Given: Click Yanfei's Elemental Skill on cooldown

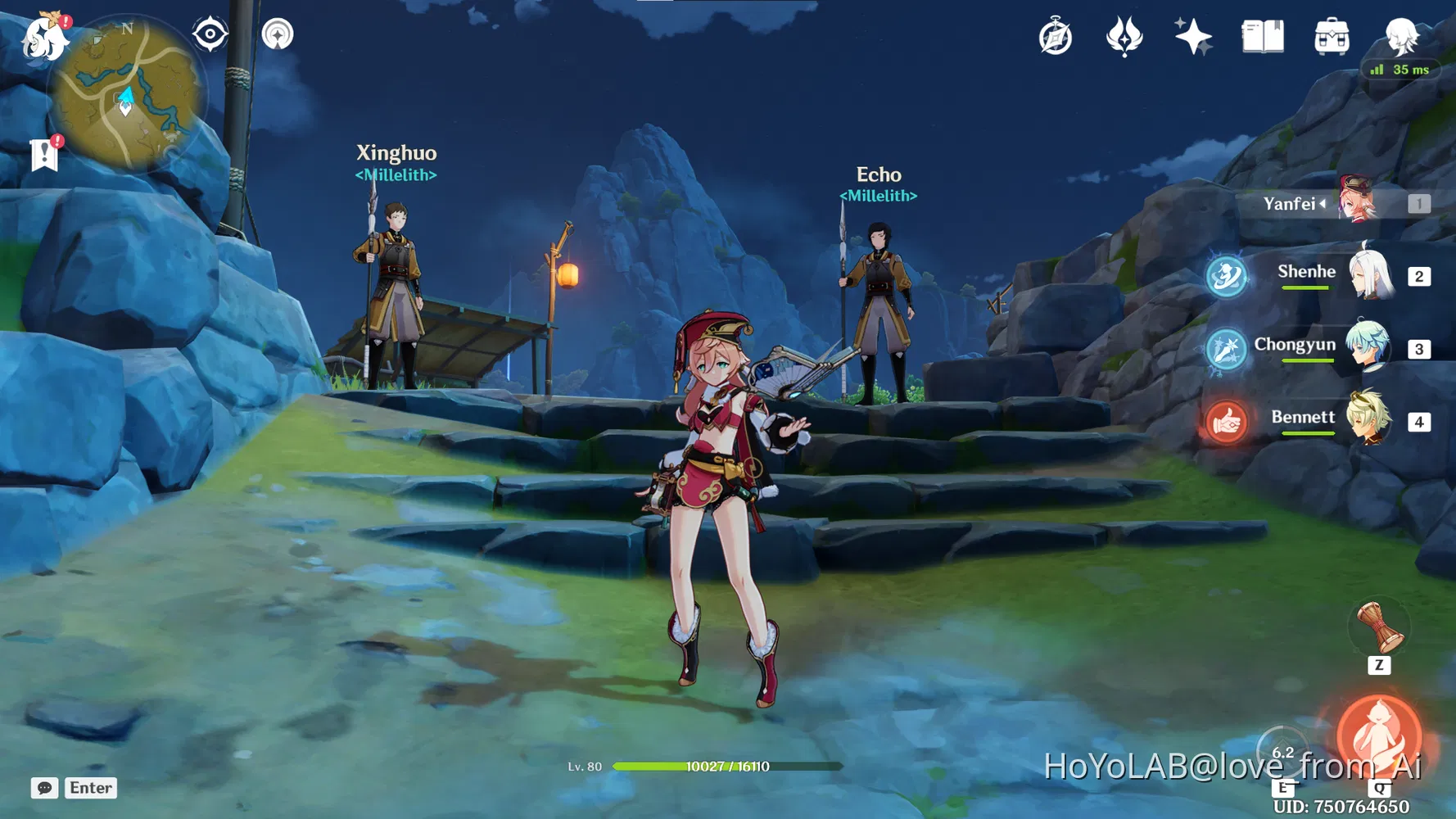Looking at the screenshot, I should (x=1283, y=752).
